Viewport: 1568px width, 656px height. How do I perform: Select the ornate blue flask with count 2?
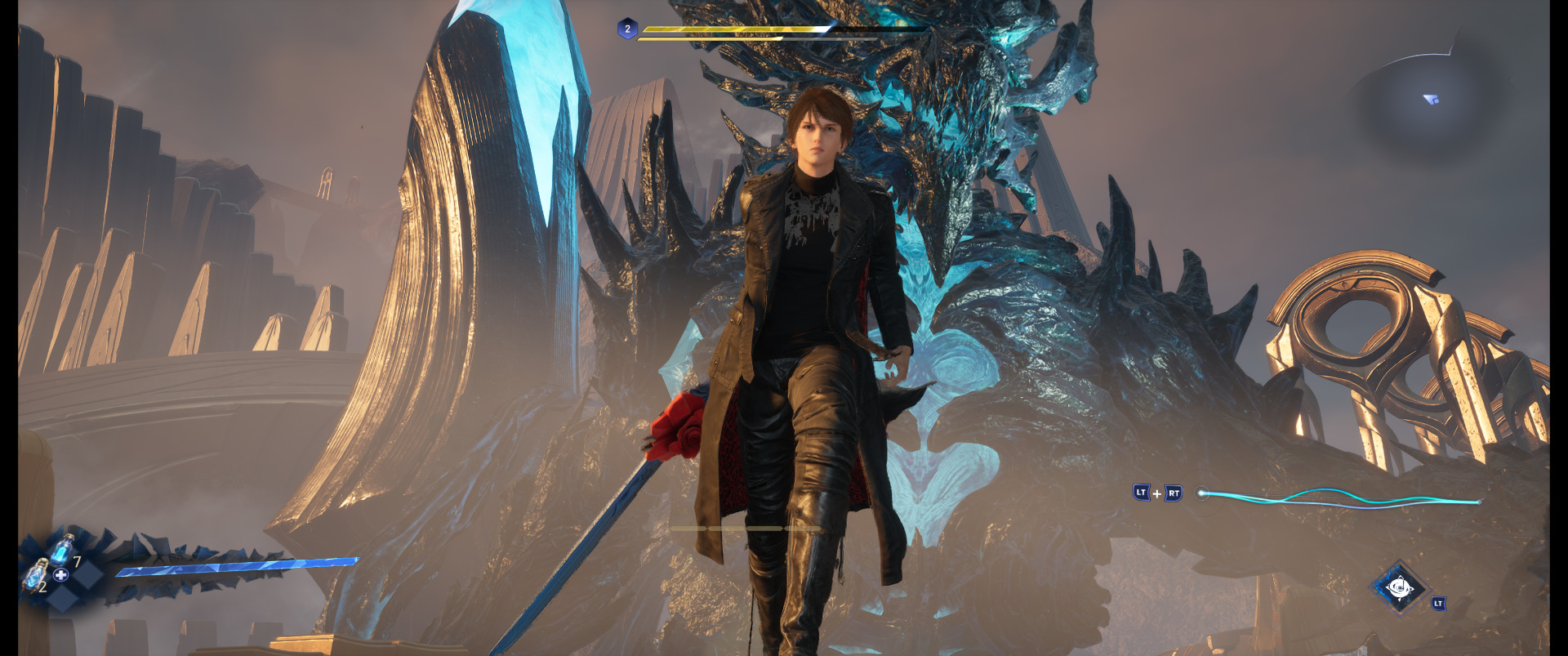34,574
